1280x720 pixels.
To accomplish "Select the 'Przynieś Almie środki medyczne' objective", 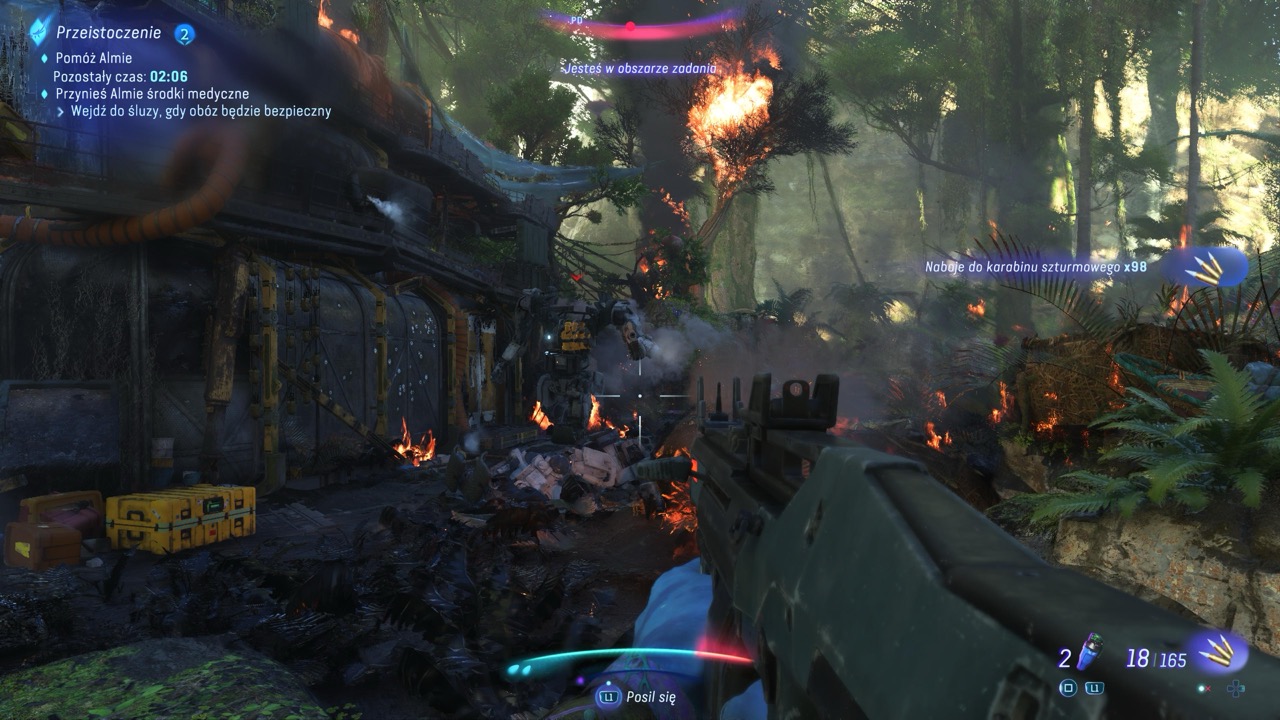I will pyautogui.click(x=152, y=93).
